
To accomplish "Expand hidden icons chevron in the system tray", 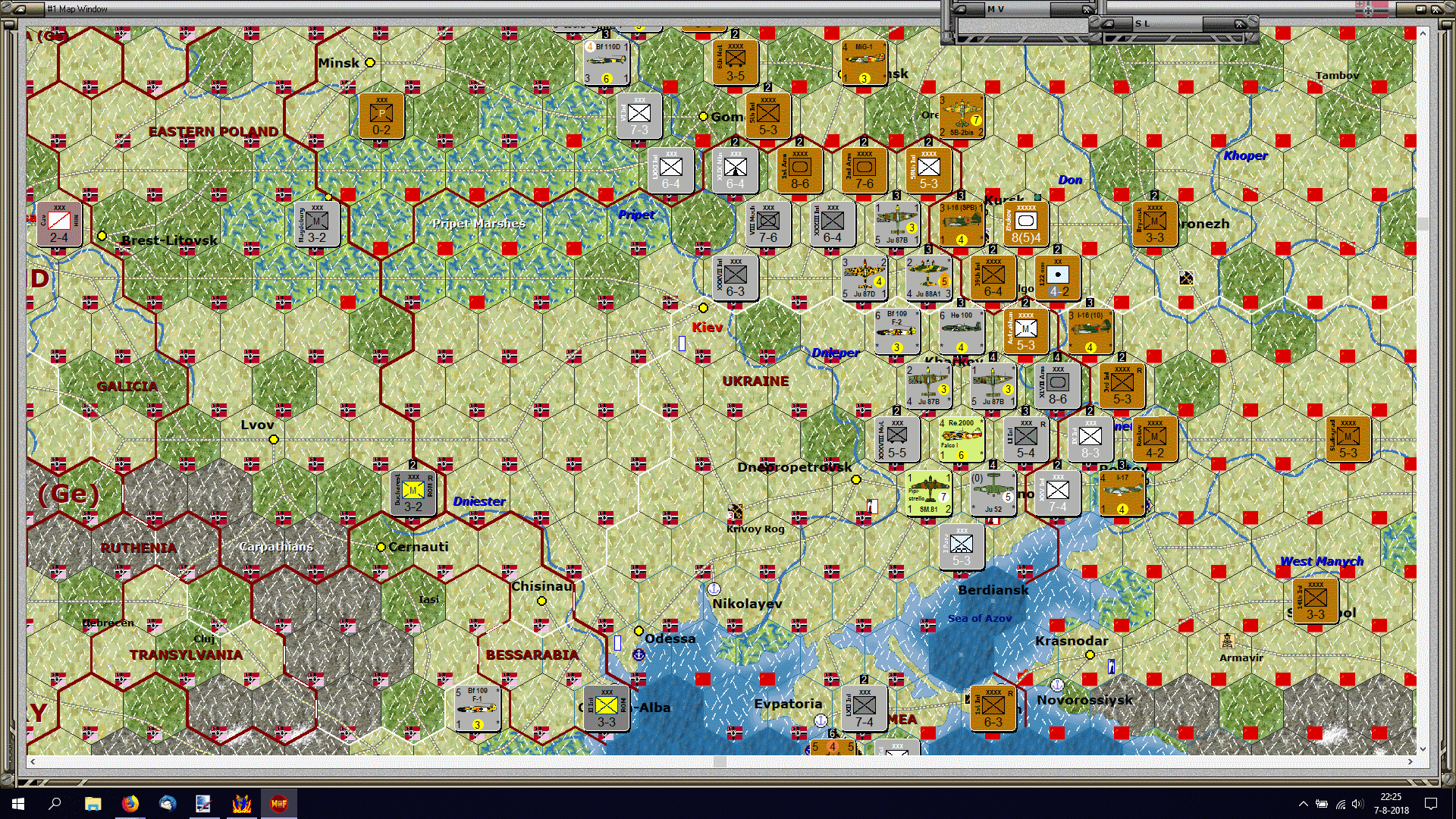I will coord(1303,804).
